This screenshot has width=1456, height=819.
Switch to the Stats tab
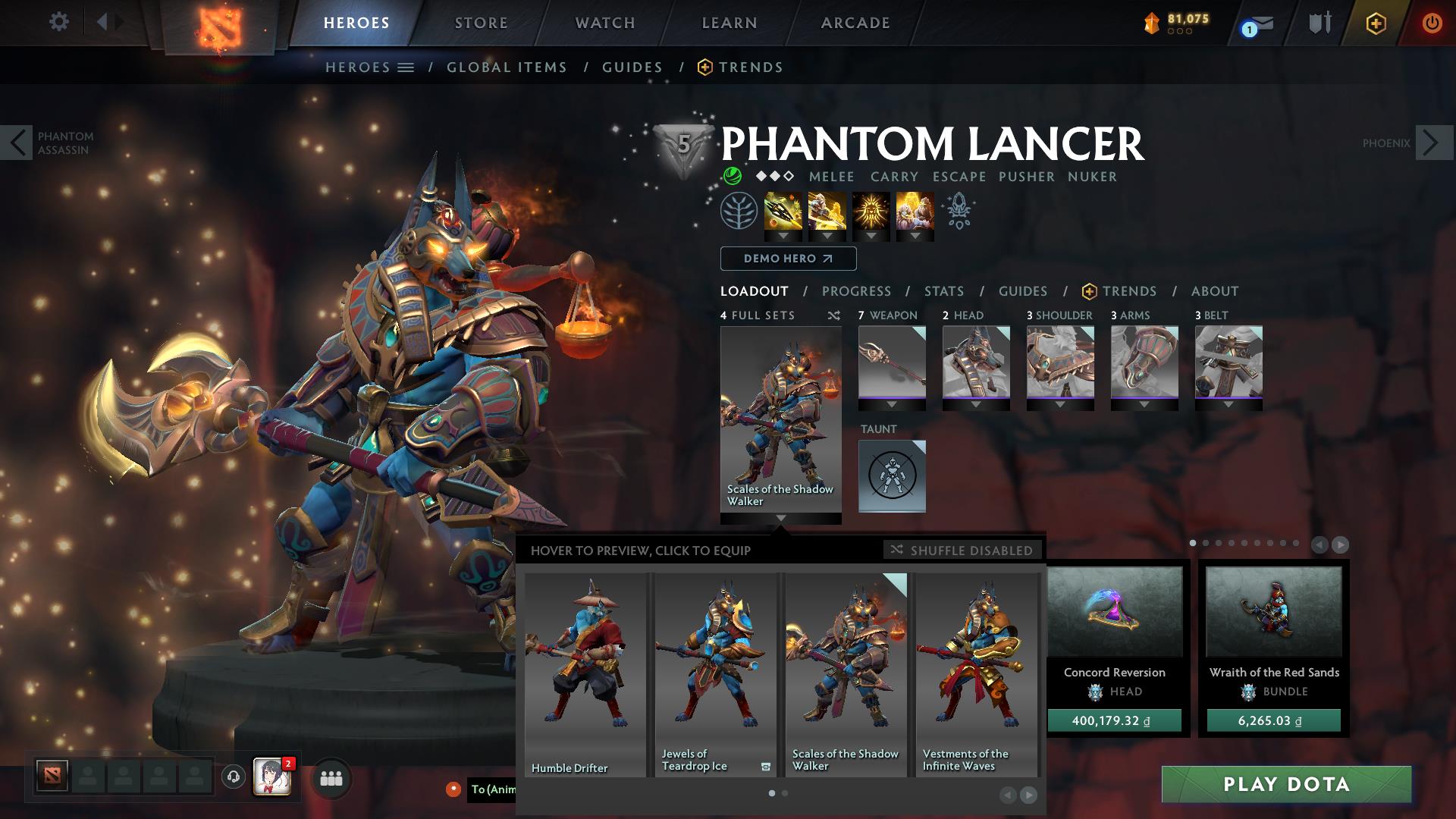(x=943, y=290)
